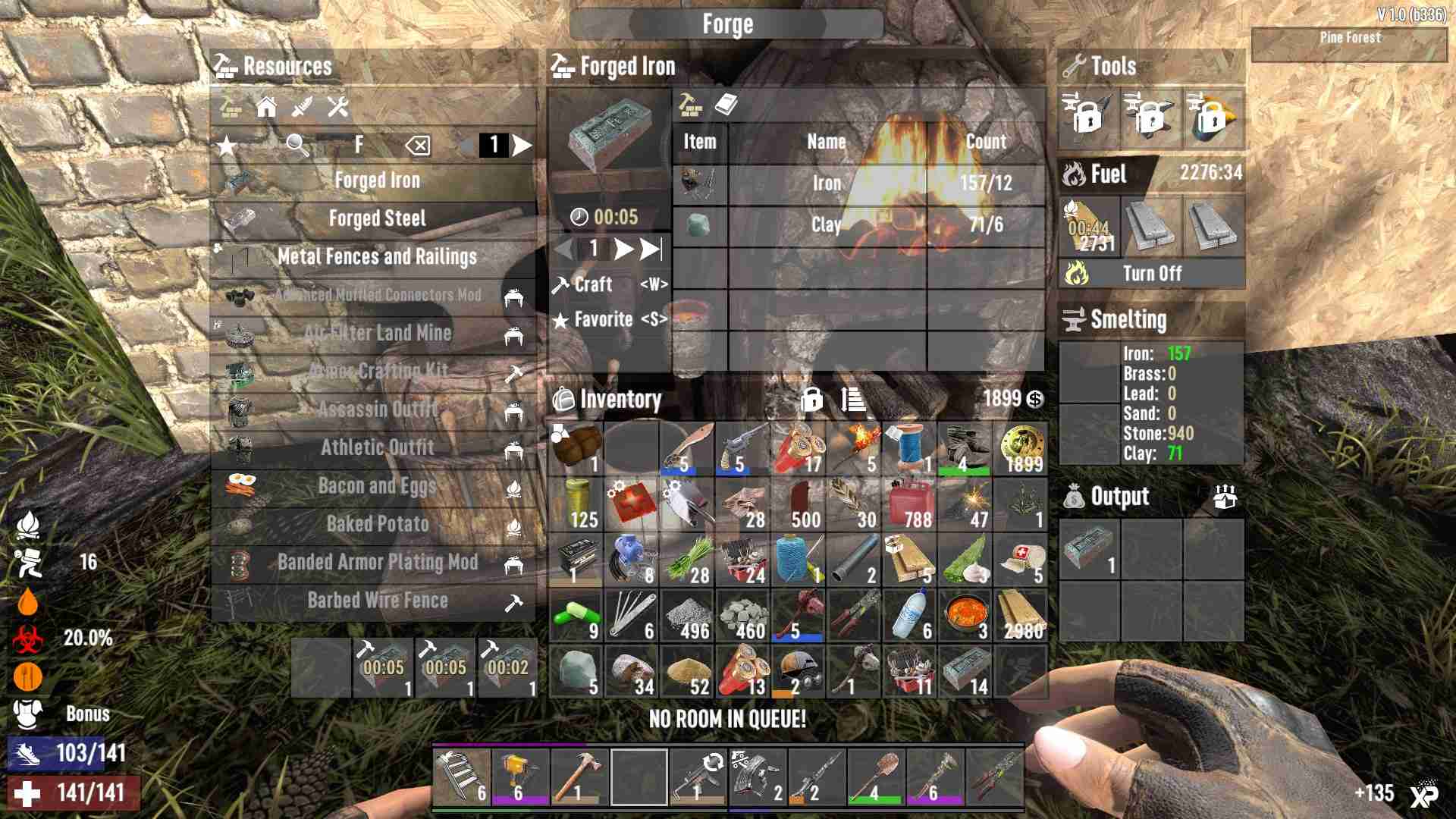This screenshot has height=819, width=1456.
Task: Turn Off the forge
Action: (1151, 274)
